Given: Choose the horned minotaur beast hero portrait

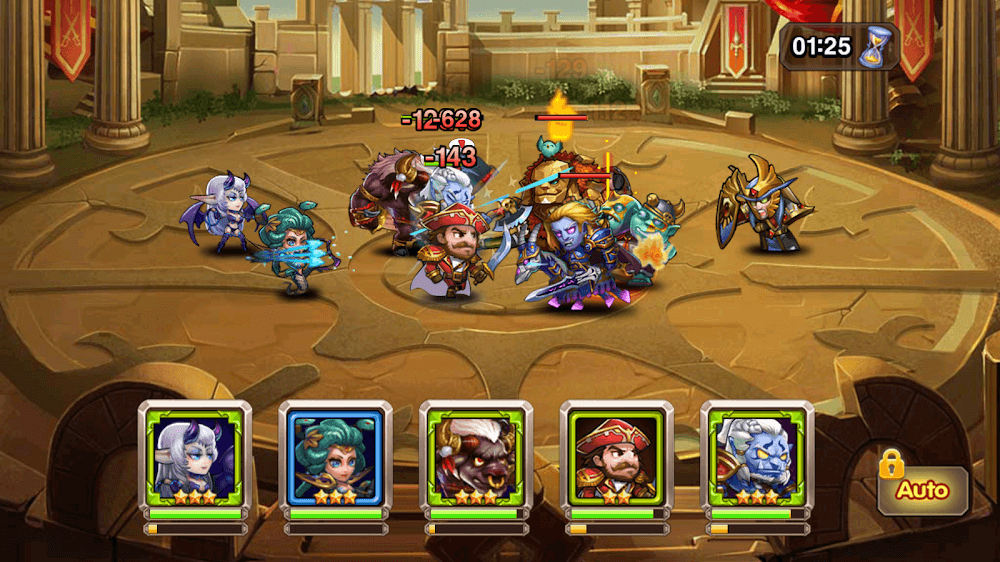Looking at the screenshot, I should pos(476,455).
